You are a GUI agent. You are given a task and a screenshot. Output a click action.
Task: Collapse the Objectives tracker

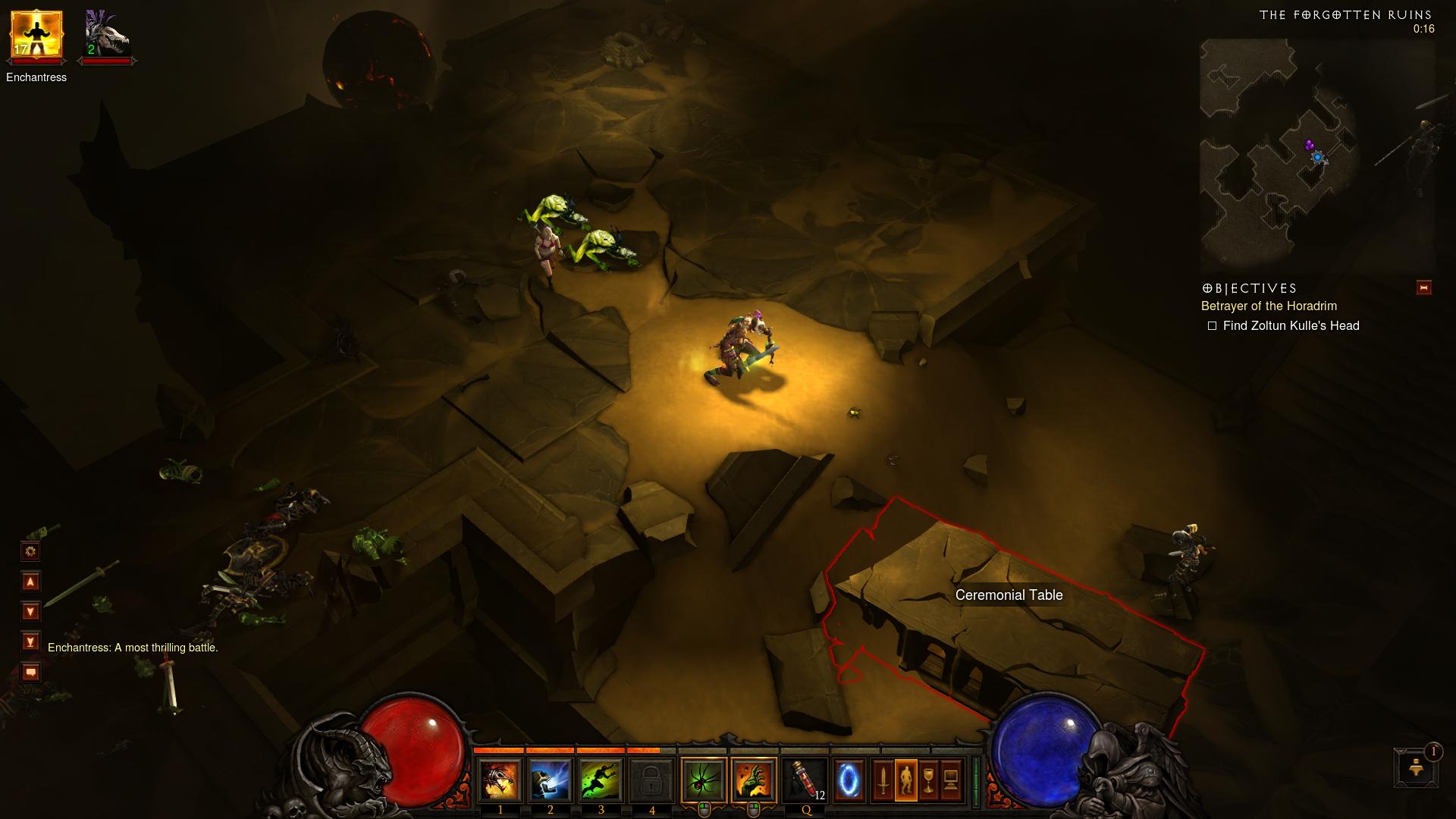point(1423,288)
